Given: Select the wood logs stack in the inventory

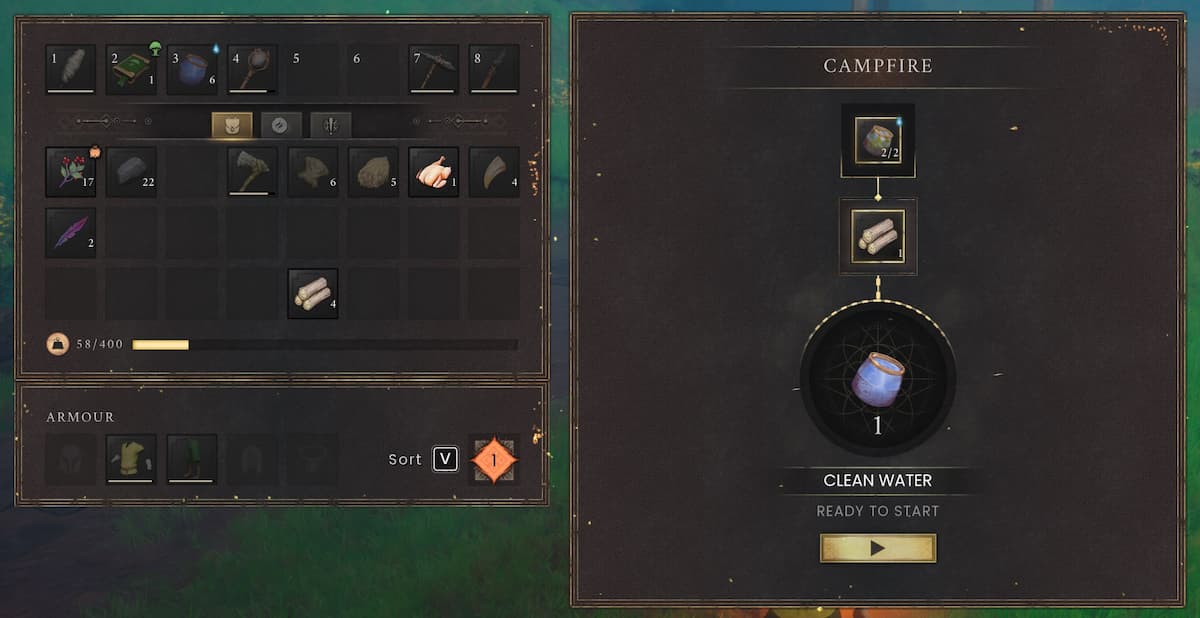Looking at the screenshot, I should point(313,294).
